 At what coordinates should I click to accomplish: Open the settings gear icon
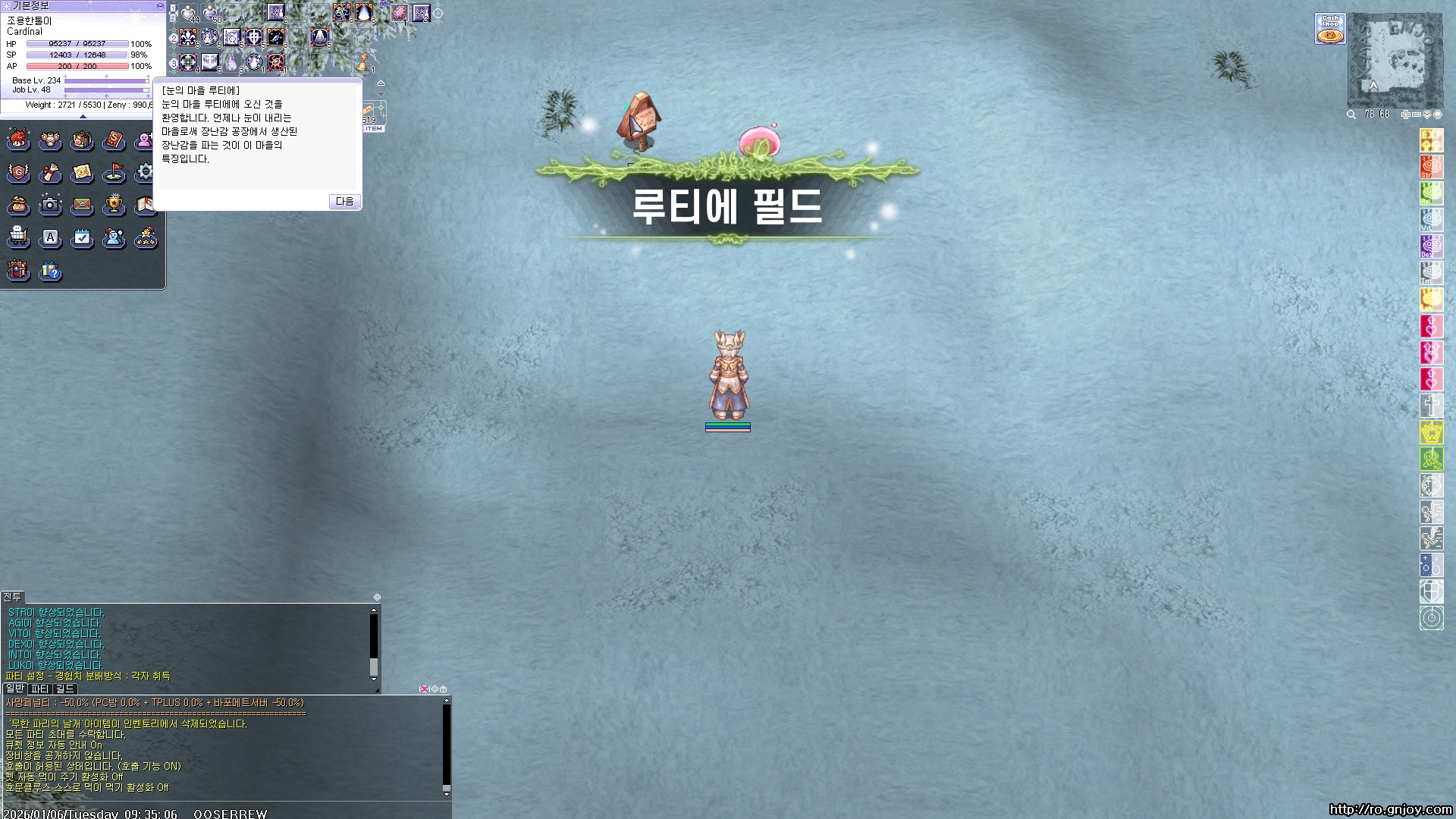(146, 173)
